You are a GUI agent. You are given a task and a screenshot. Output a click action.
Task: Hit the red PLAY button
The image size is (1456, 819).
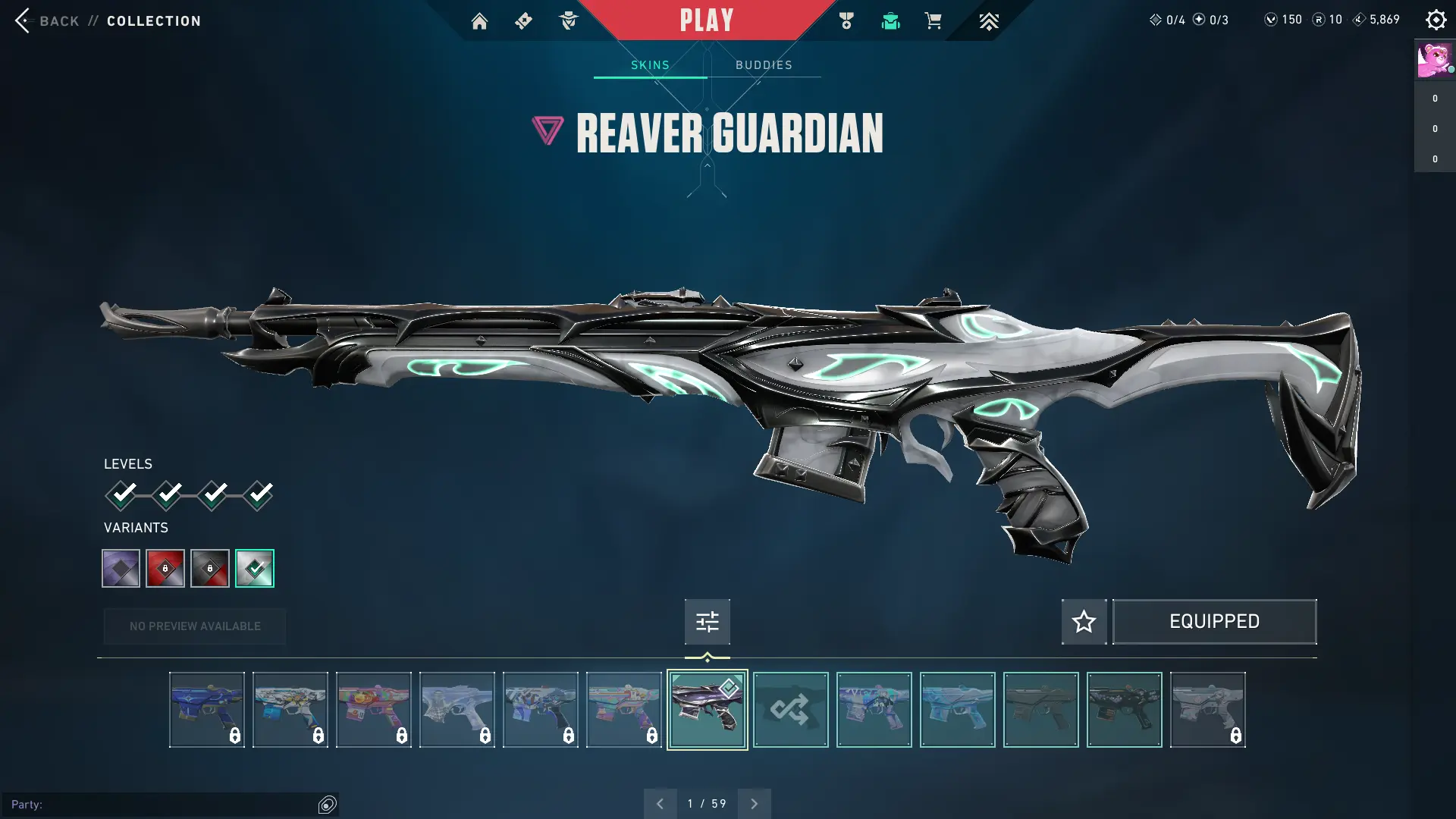click(706, 20)
